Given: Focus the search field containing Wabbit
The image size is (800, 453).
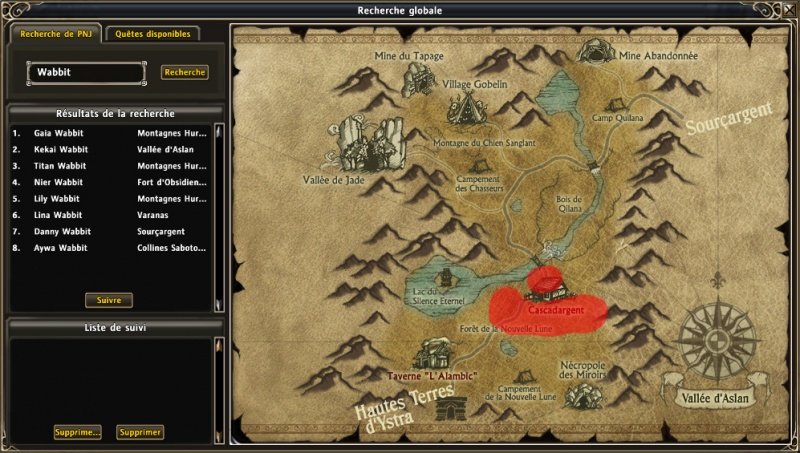Looking at the screenshot, I should tap(85, 73).
